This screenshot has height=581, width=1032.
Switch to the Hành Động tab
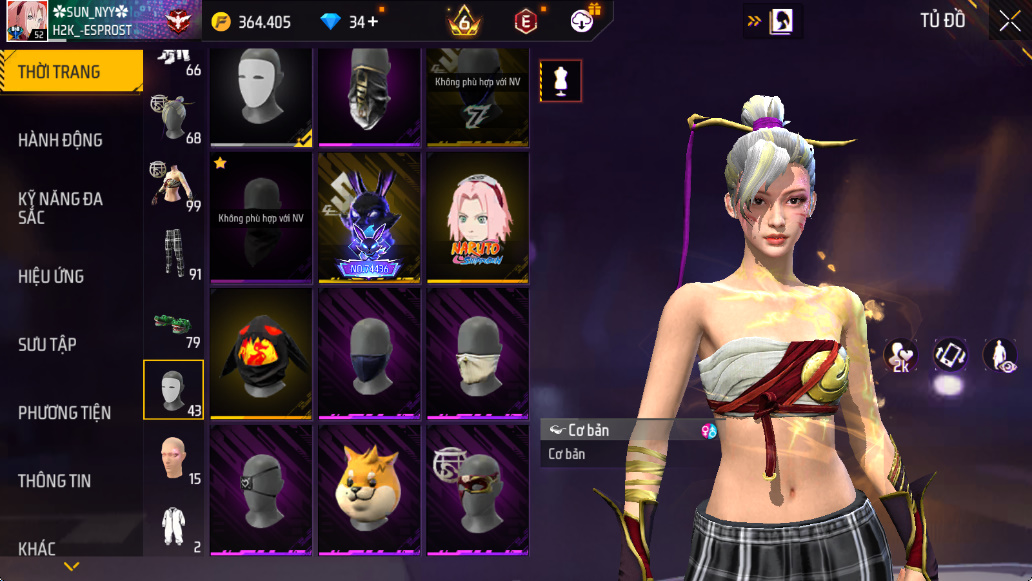61,140
